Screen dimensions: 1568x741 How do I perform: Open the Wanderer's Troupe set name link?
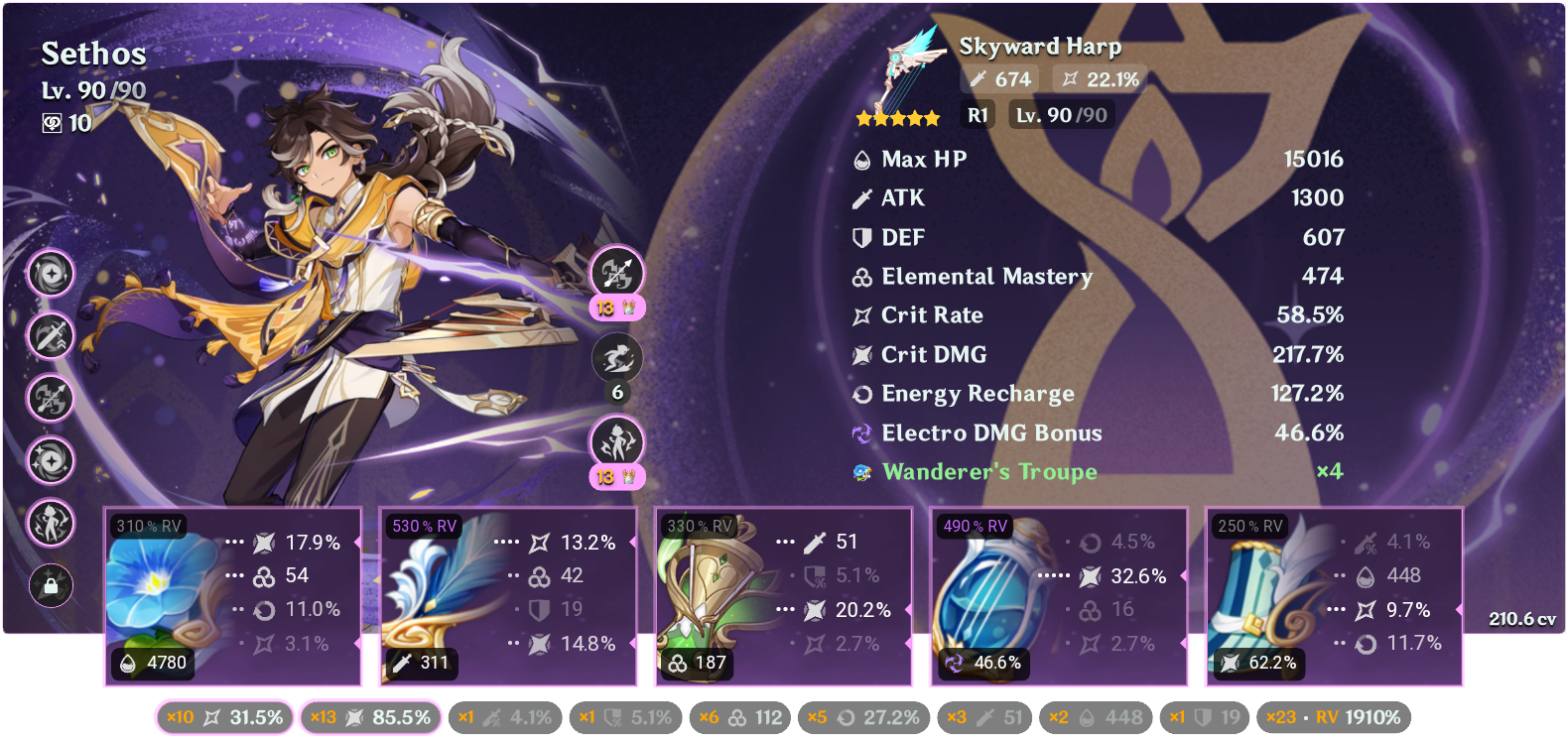989,472
